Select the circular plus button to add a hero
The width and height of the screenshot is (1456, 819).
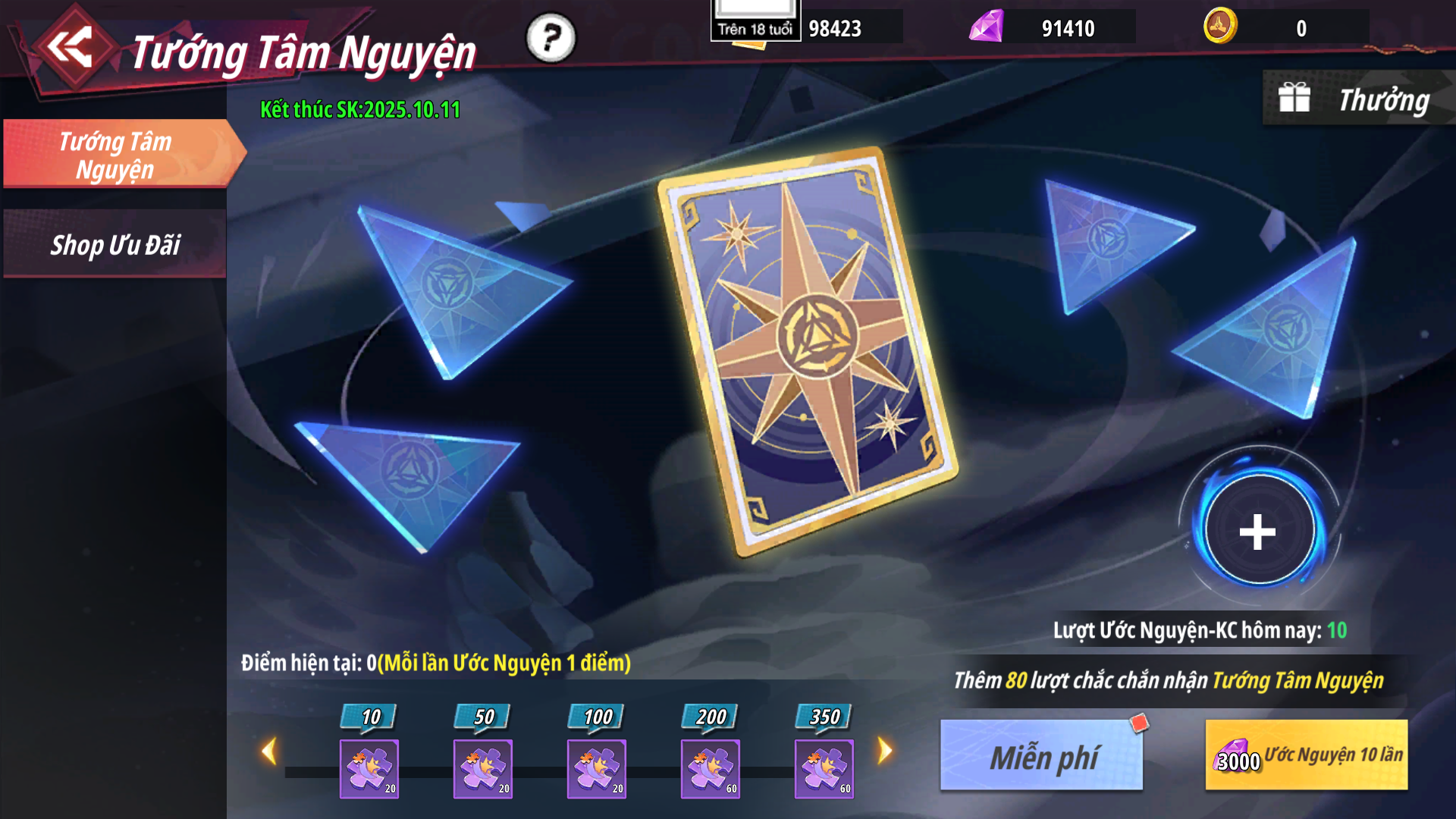(x=1257, y=531)
